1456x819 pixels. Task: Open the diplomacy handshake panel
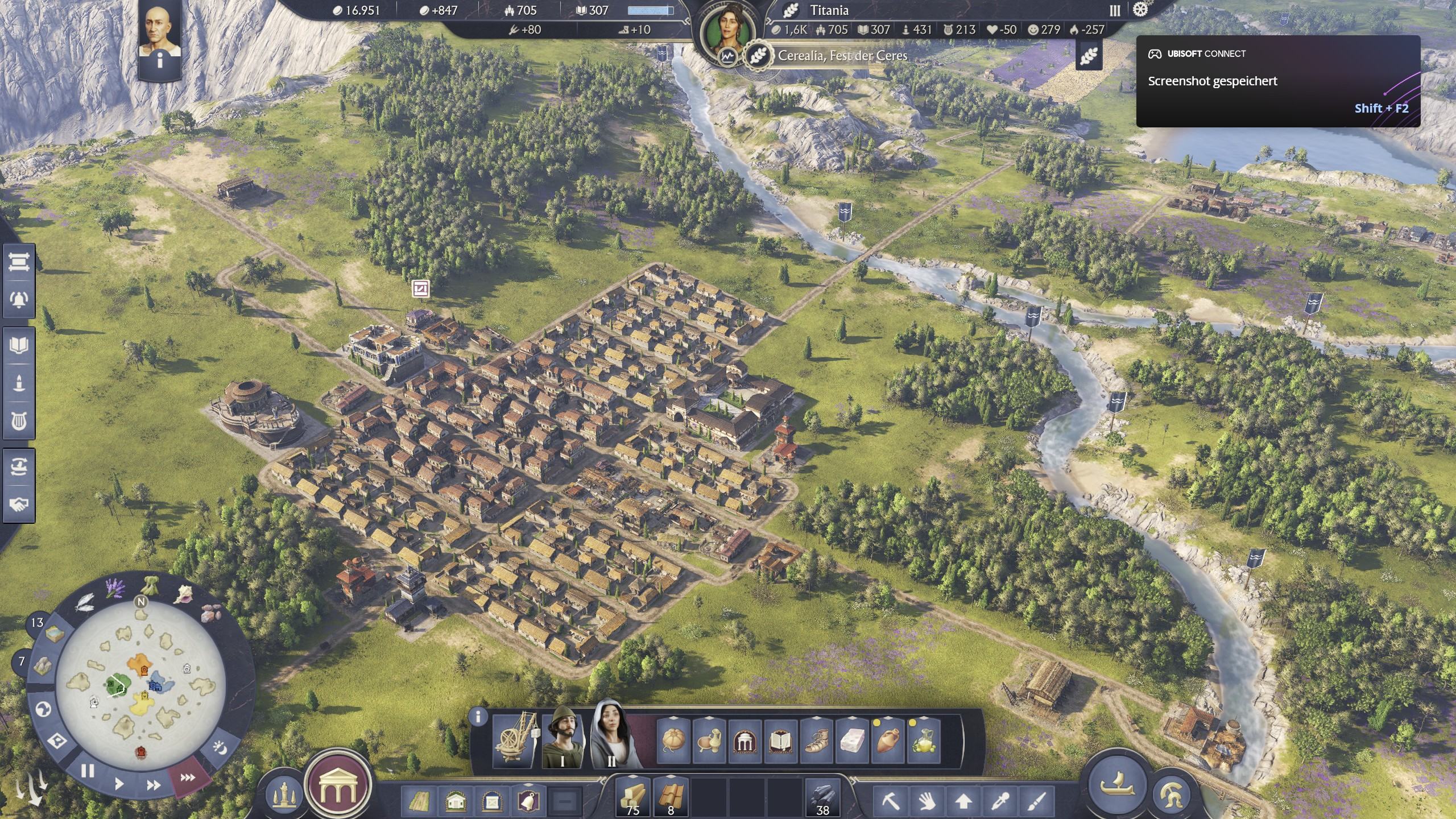(19, 504)
